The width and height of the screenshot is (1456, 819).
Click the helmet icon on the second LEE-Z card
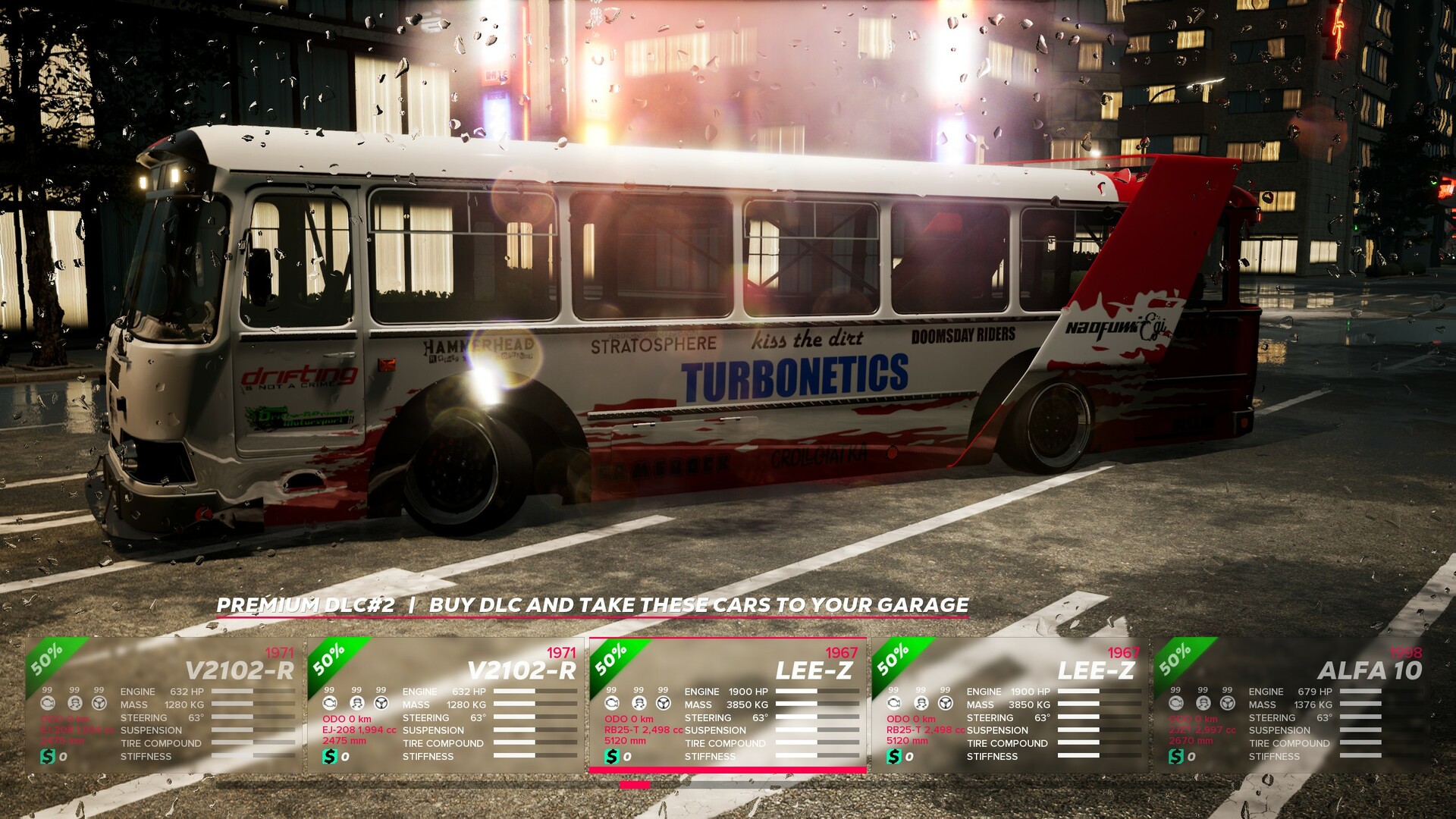click(921, 701)
